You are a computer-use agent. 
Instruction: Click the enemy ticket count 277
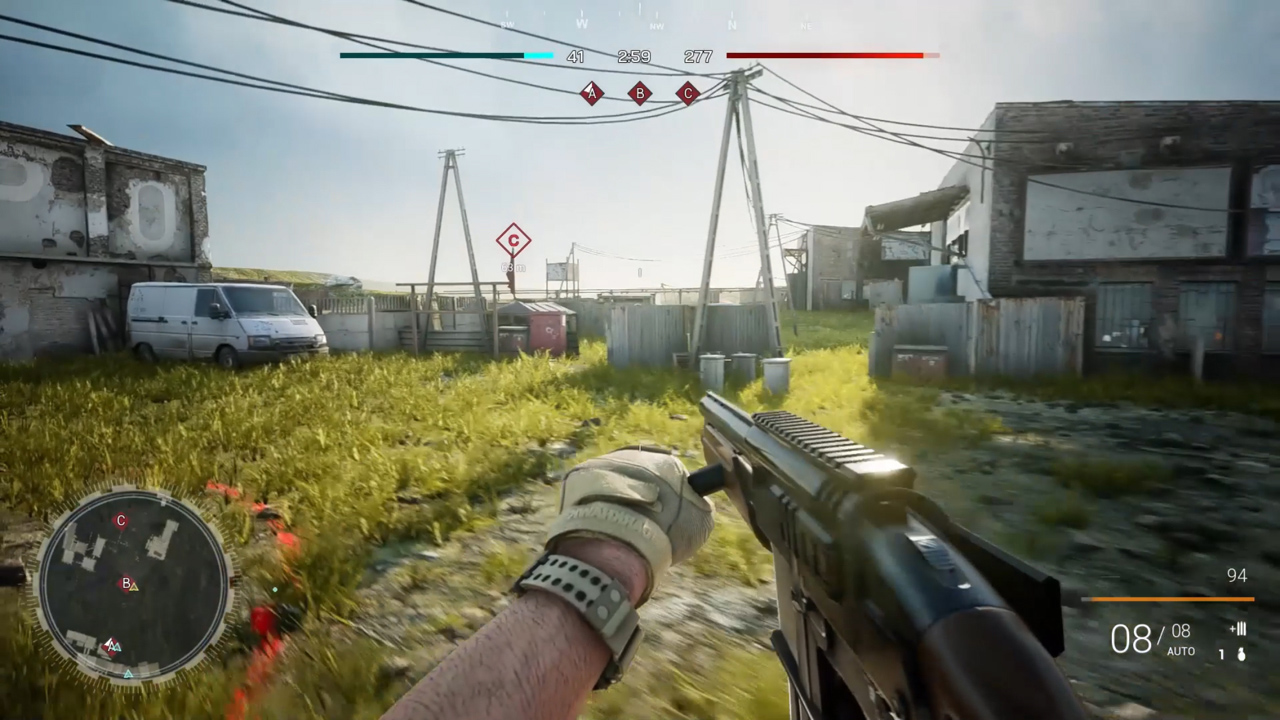pos(699,57)
